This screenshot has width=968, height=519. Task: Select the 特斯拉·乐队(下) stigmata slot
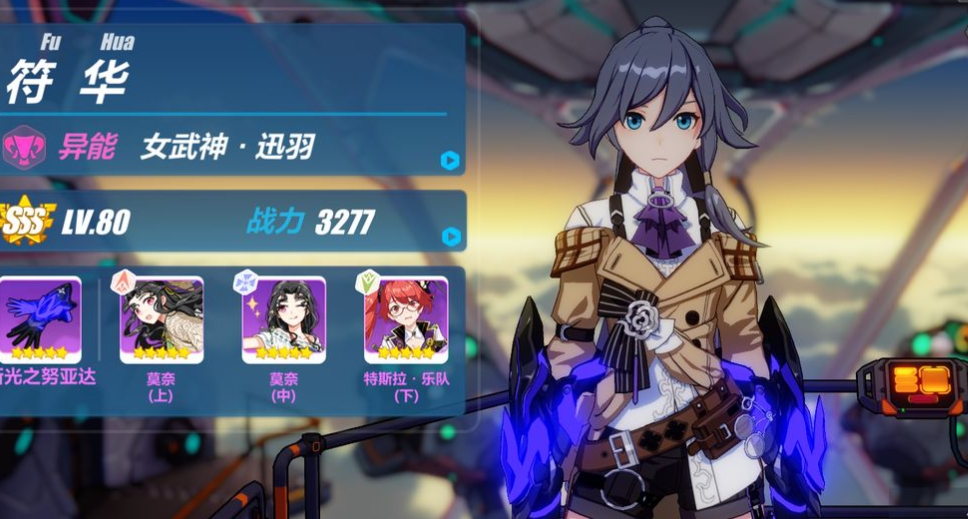(x=405, y=319)
